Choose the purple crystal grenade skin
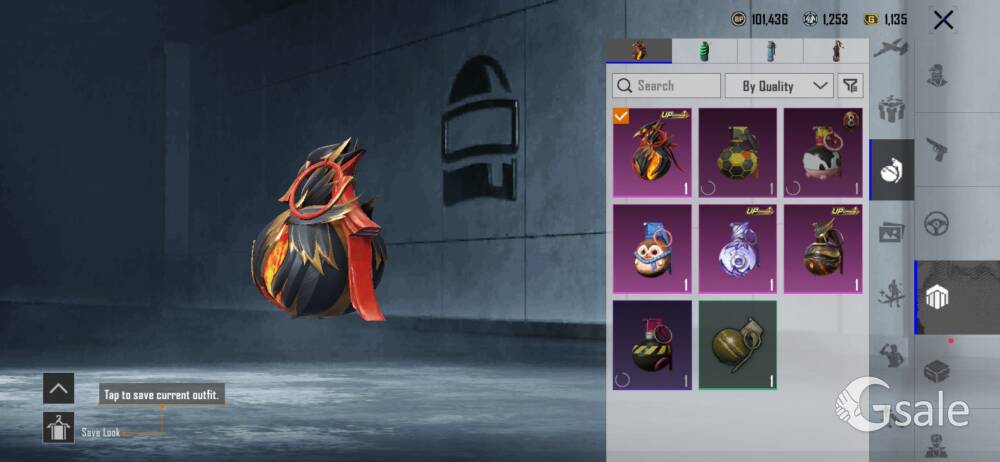Image resolution: width=1000 pixels, height=462 pixels. click(737, 248)
